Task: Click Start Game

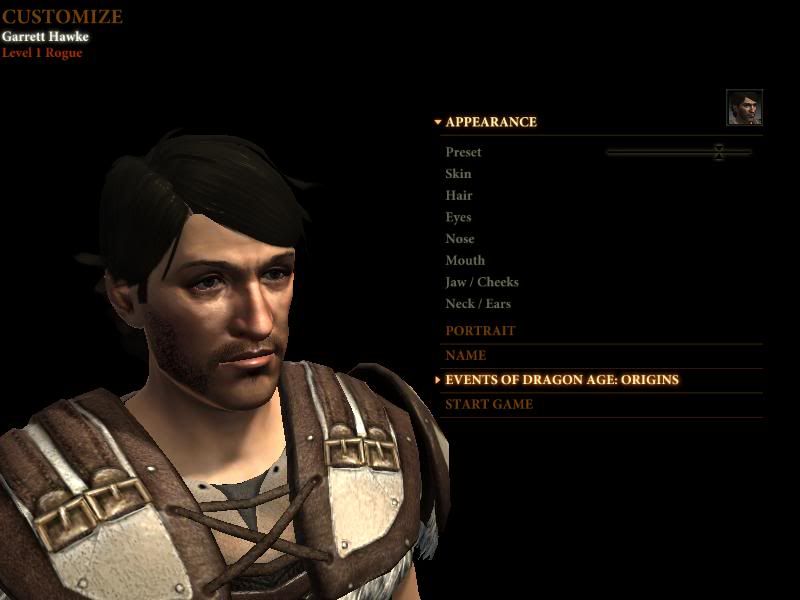Action: tap(488, 404)
